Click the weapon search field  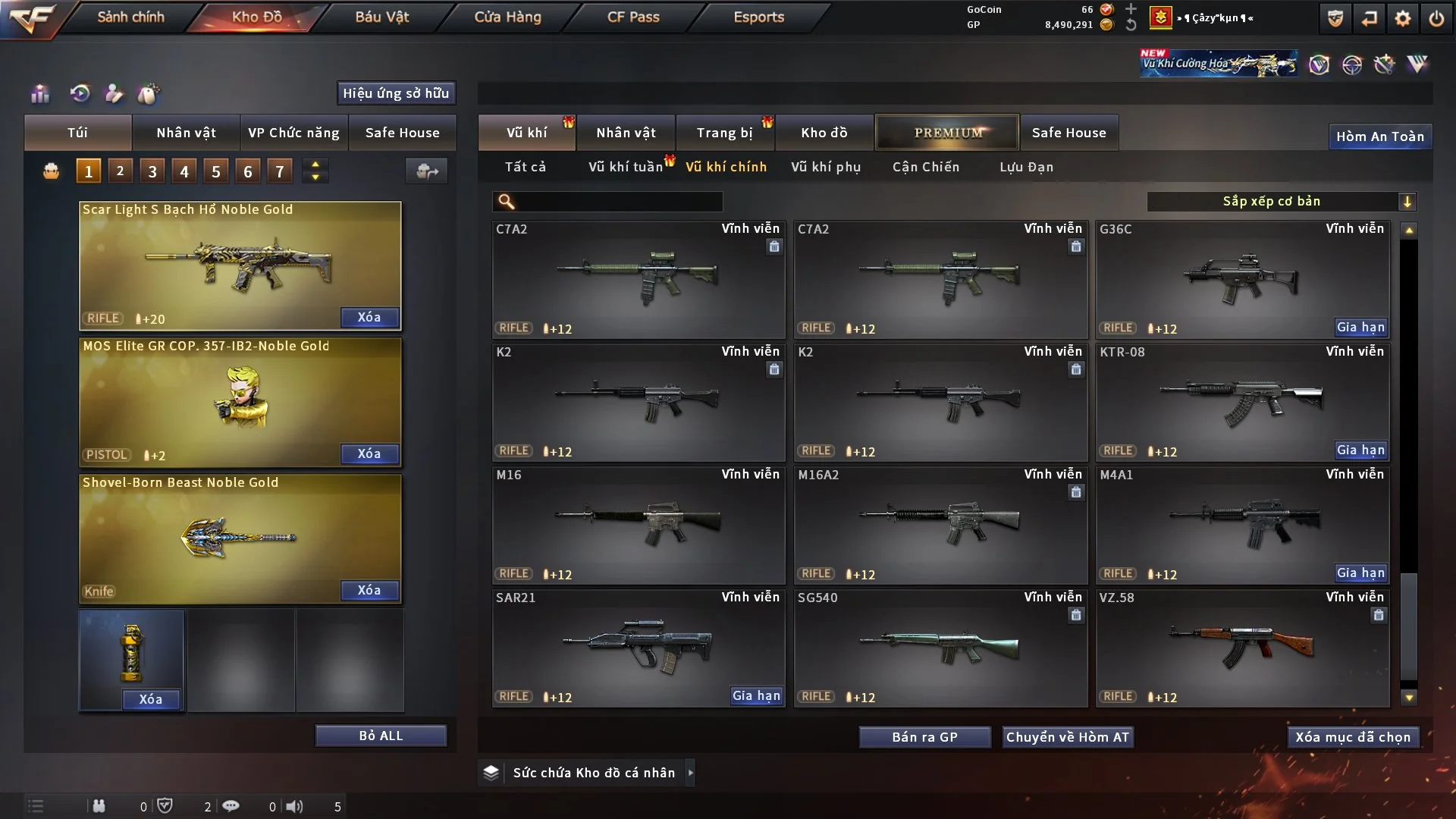click(618, 201)
